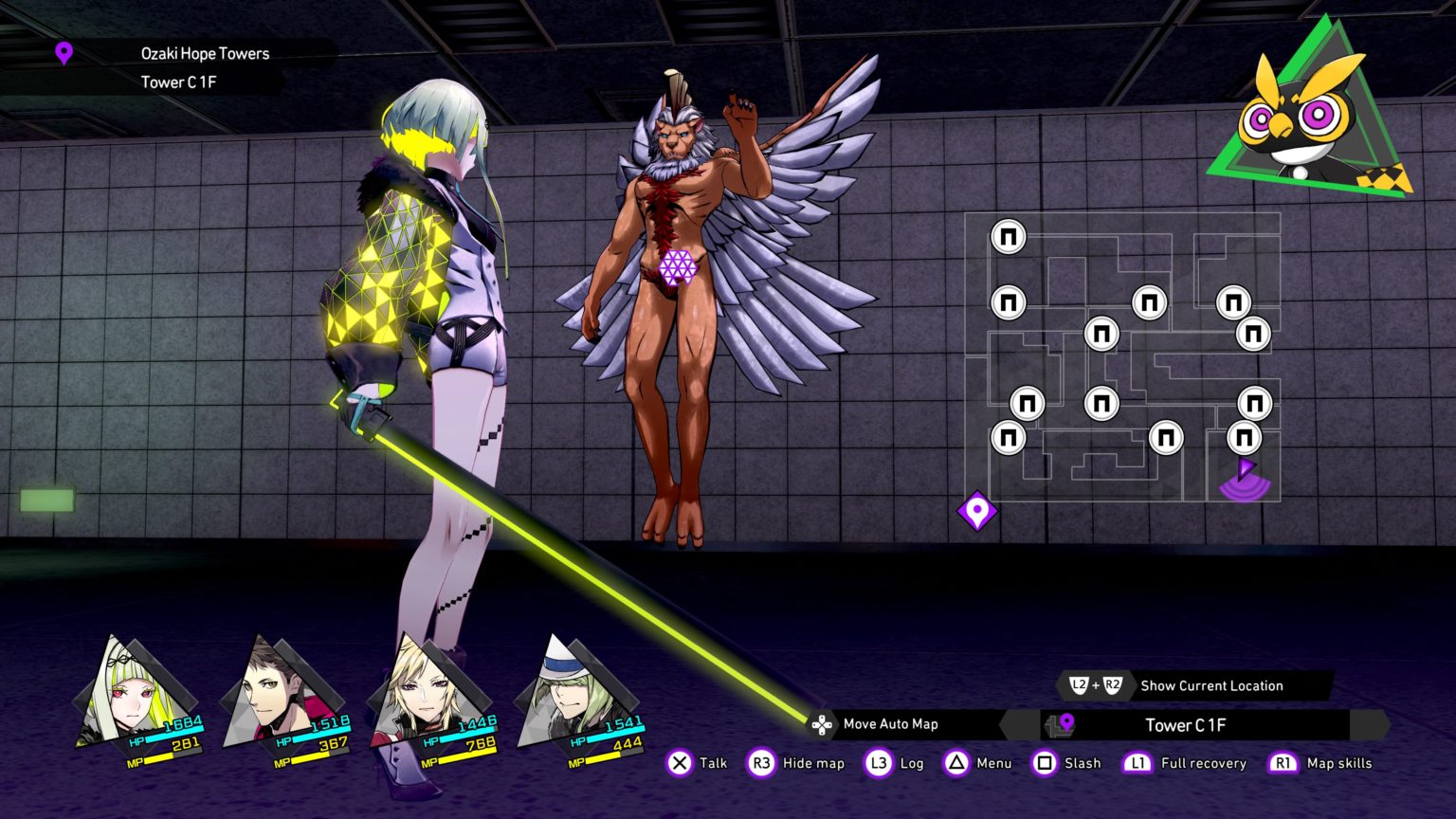Click the purple location pin near the minimap
This screenshot has height=819, width=1456.
coord(976,511)
